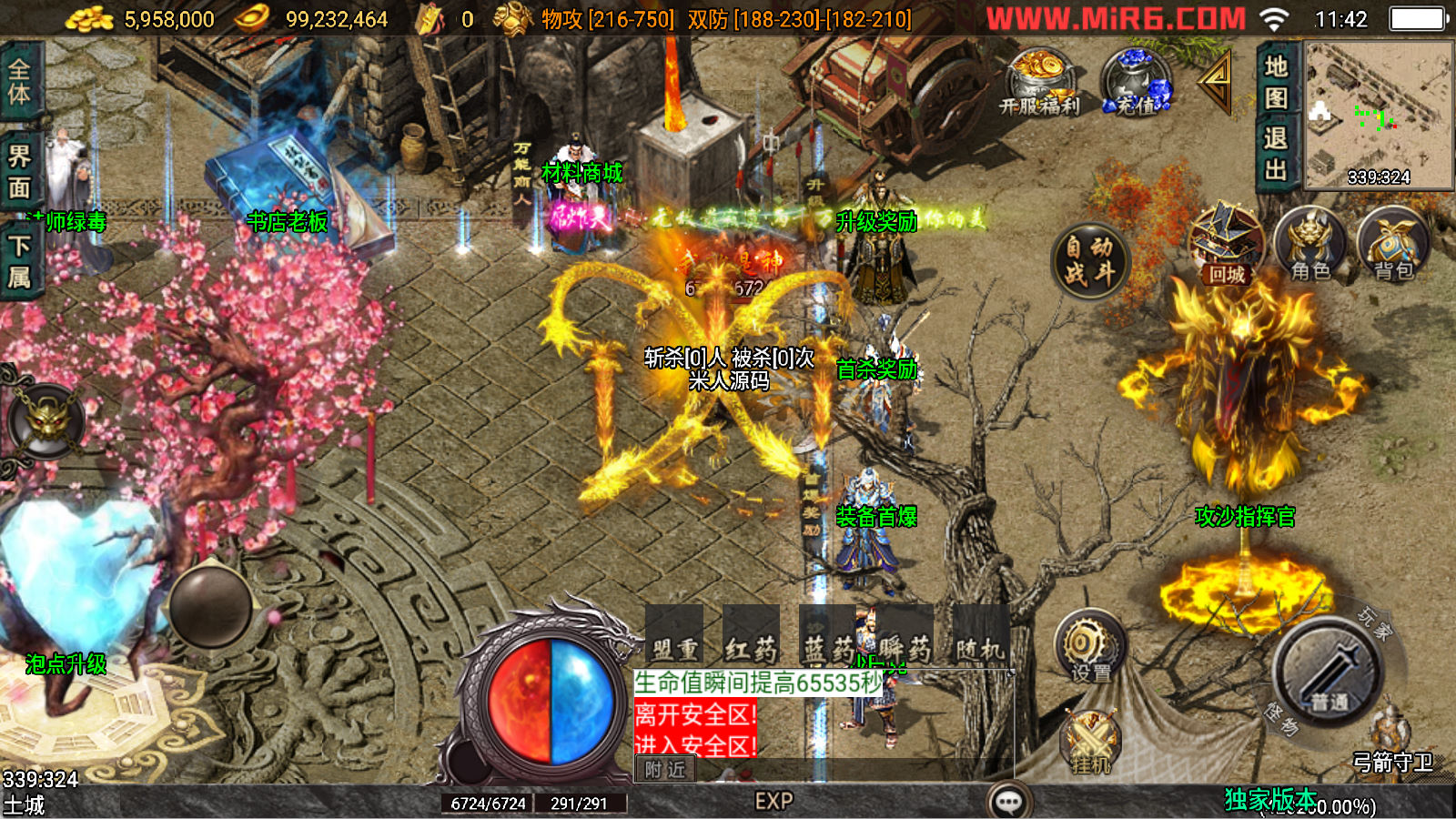Open the 充值 recharge shop
The image size is (1456, 819).
coord(1136,82)
